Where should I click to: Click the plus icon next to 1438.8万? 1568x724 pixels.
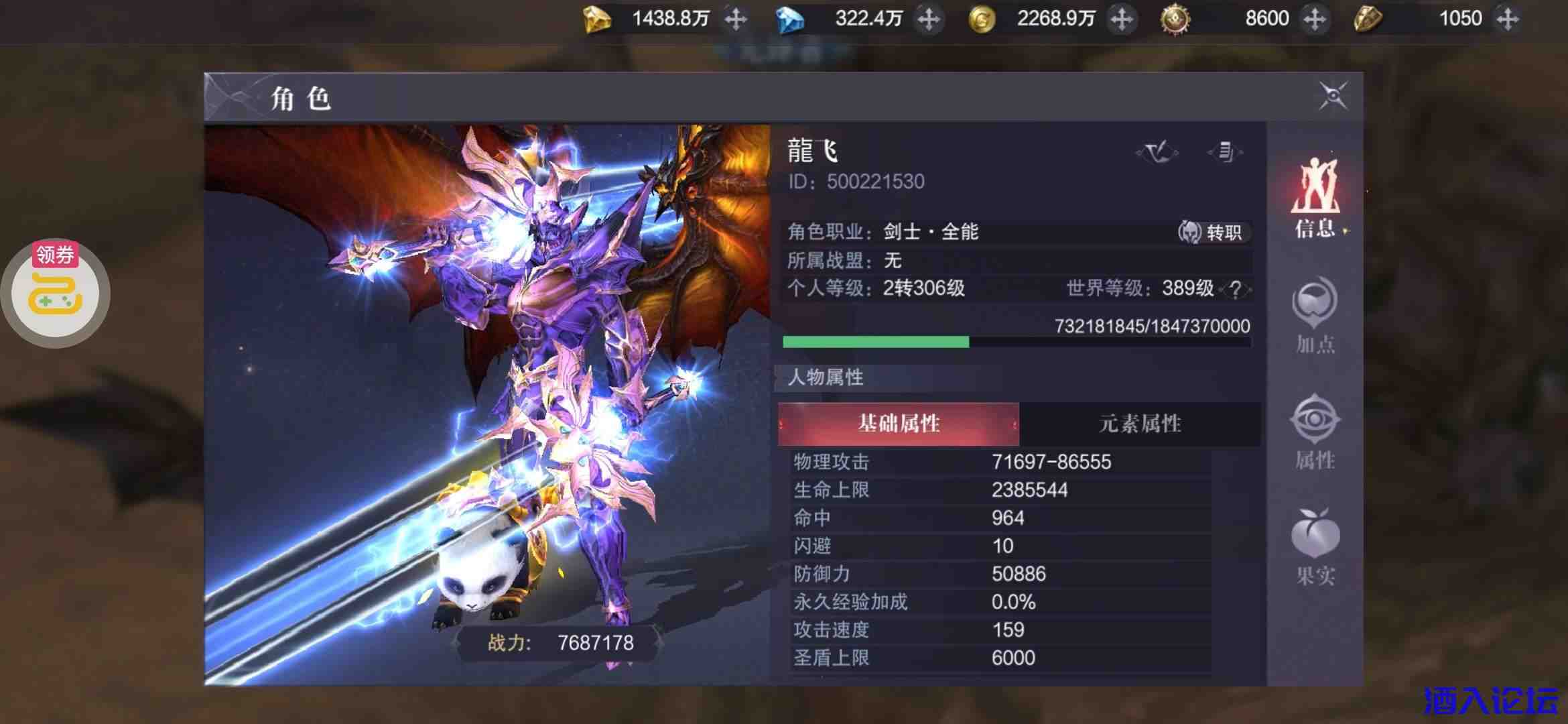pyautogui.click(x=735, y=19)
